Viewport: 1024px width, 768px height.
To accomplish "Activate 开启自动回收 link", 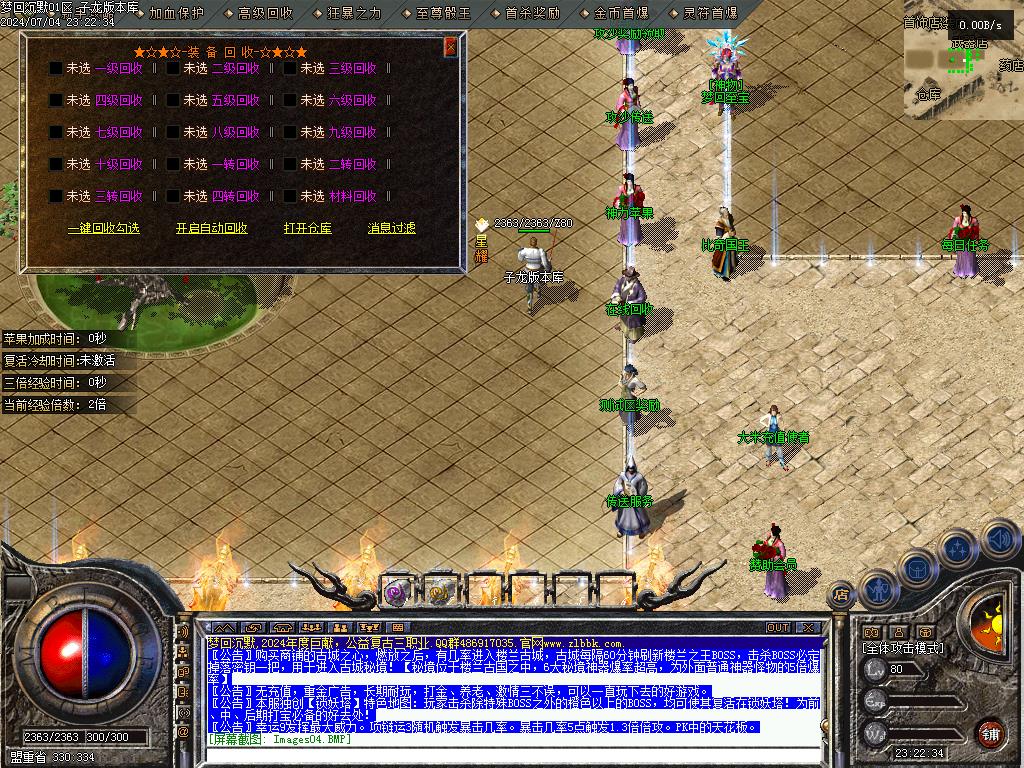I will click(x=211, y=228).
